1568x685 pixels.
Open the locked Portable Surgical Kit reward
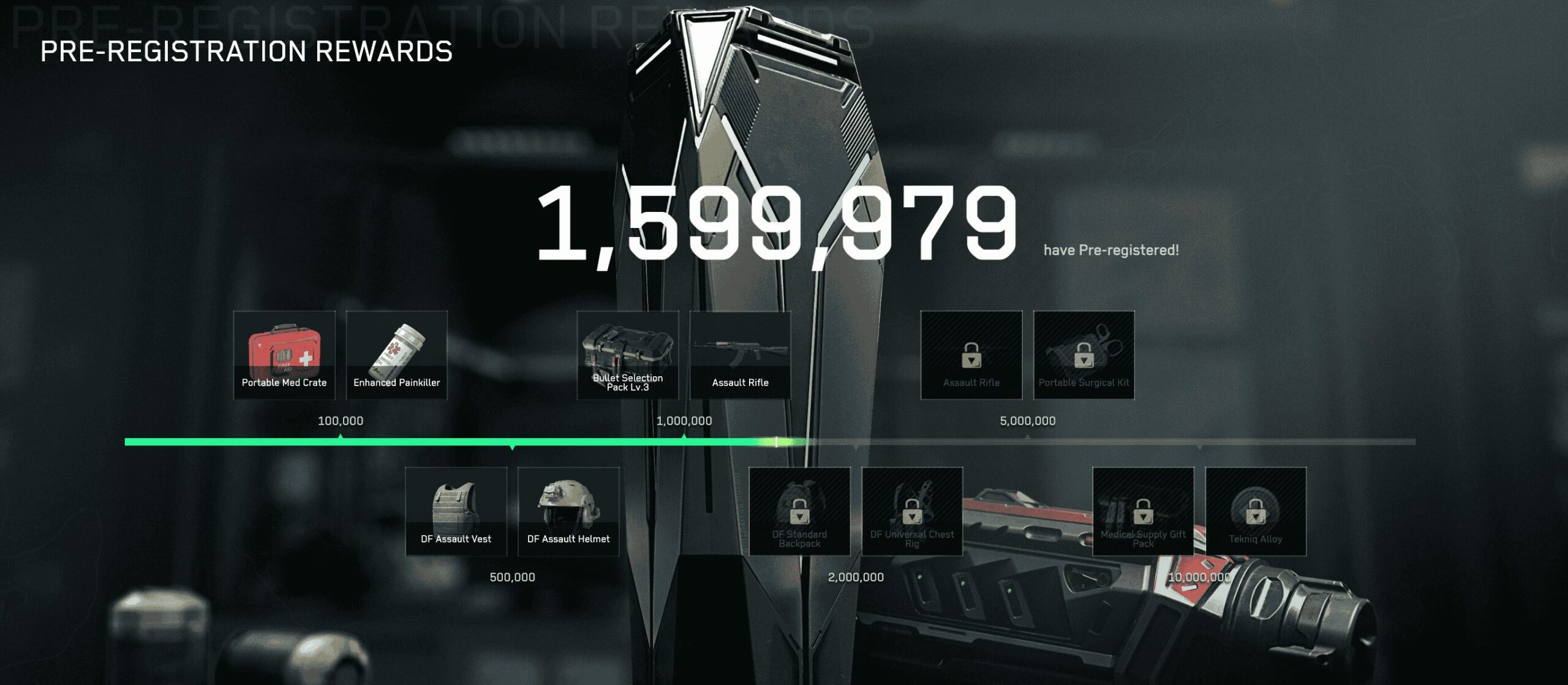click(1085, 355)
